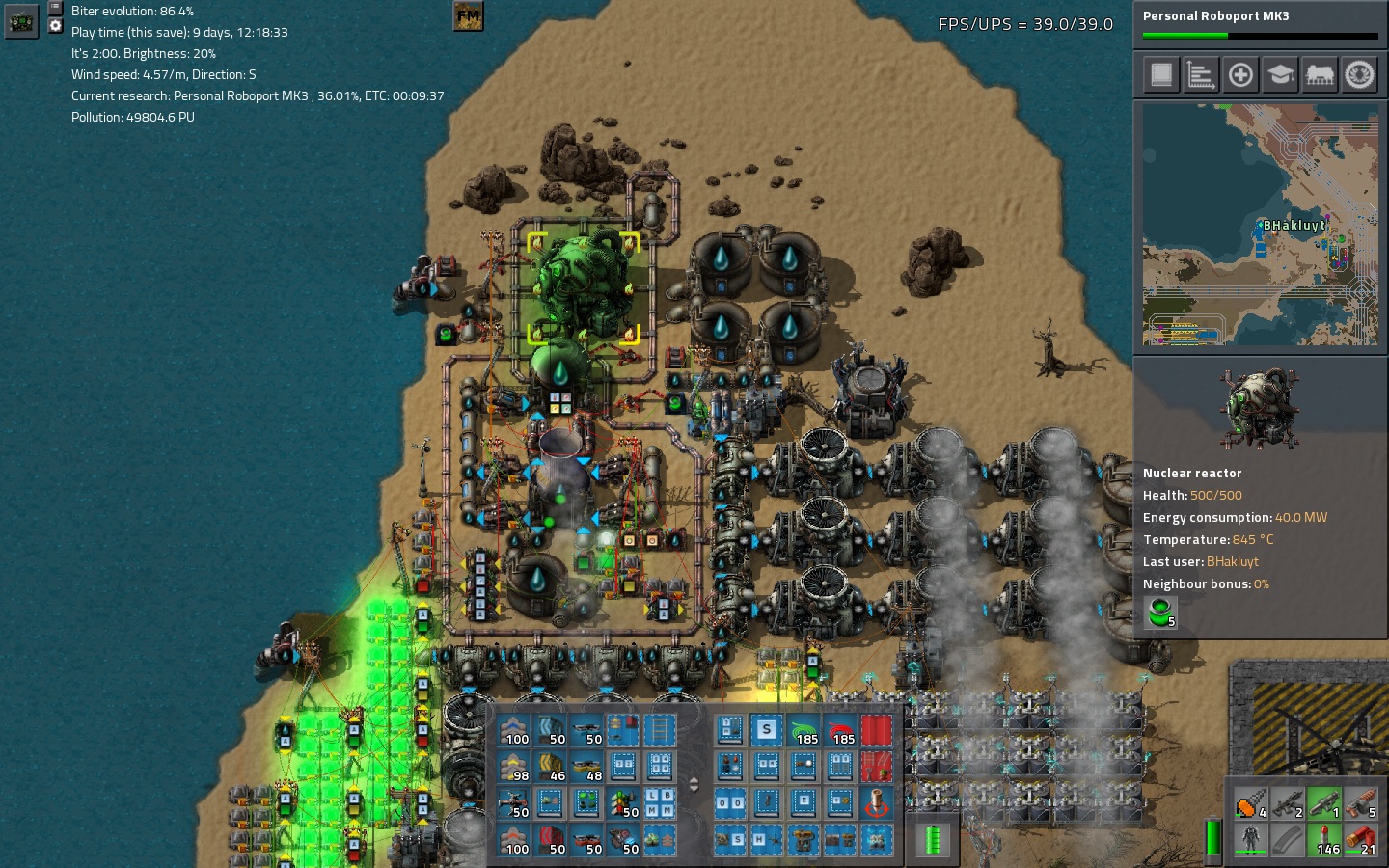Open the production statistics graph button
This screenshot has height=868, width=1389.
1201,74
